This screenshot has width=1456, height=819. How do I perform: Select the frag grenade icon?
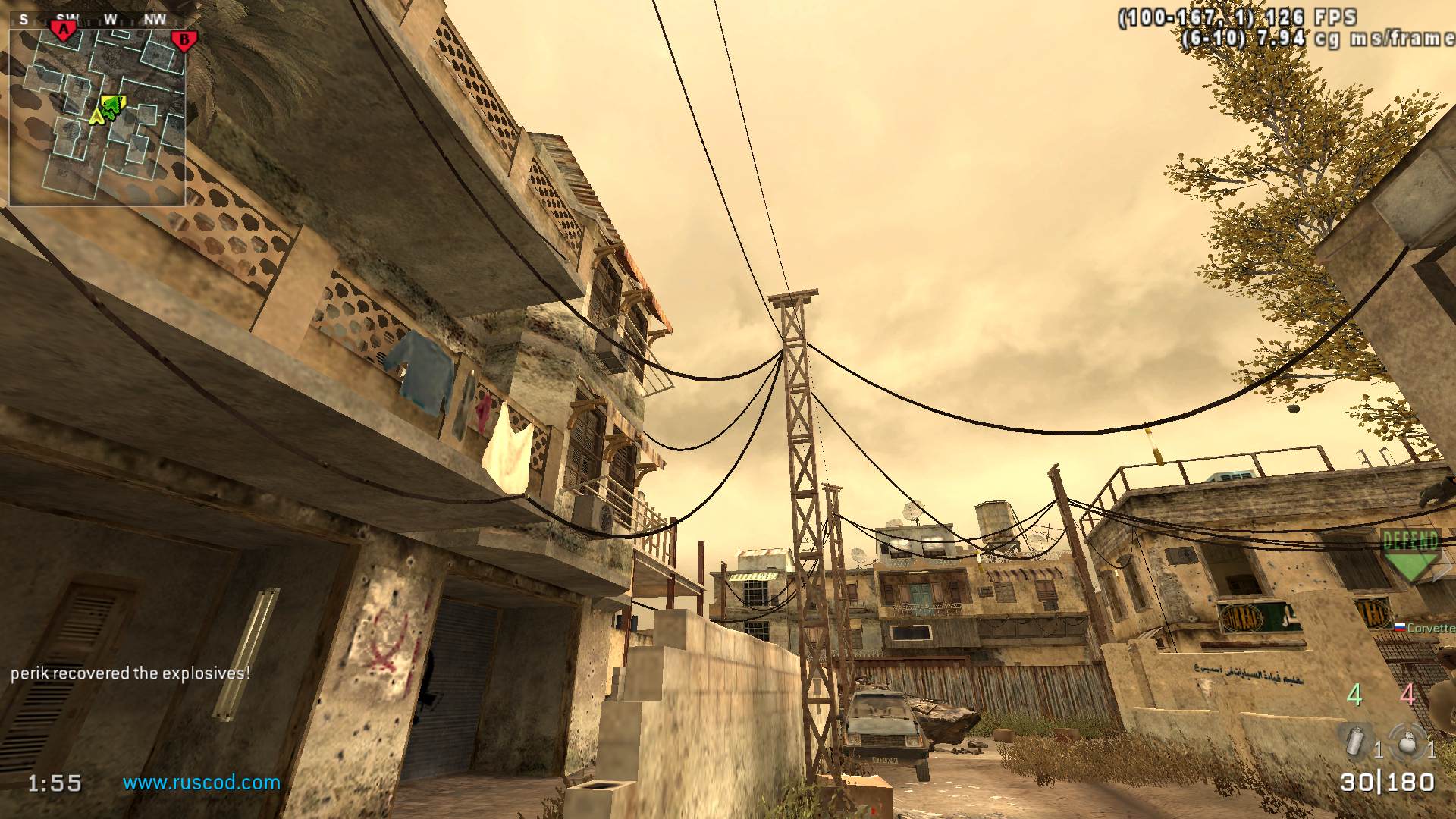tap(1406, 740)
